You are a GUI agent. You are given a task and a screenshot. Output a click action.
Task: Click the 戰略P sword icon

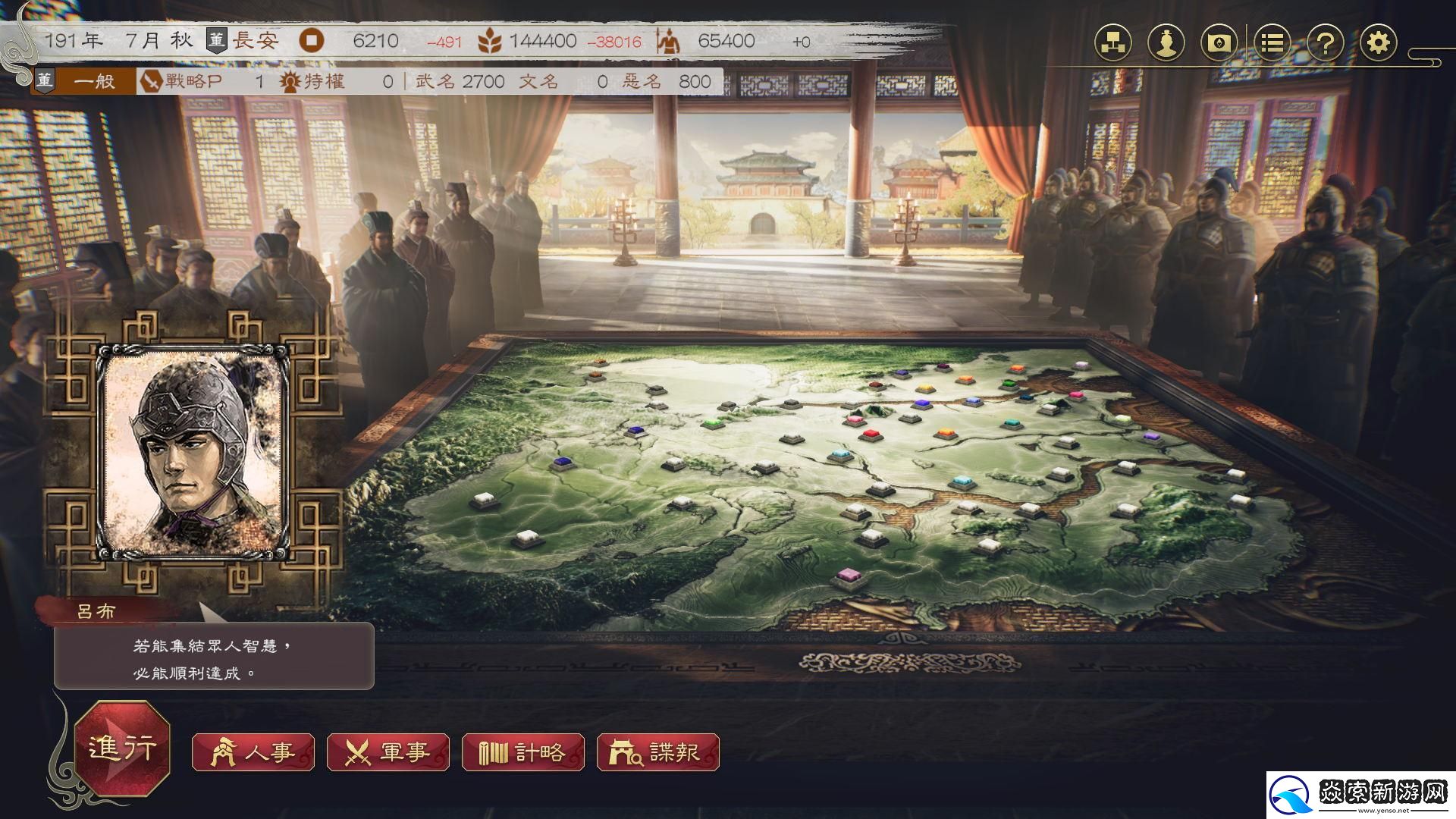[x=152, y=81]
